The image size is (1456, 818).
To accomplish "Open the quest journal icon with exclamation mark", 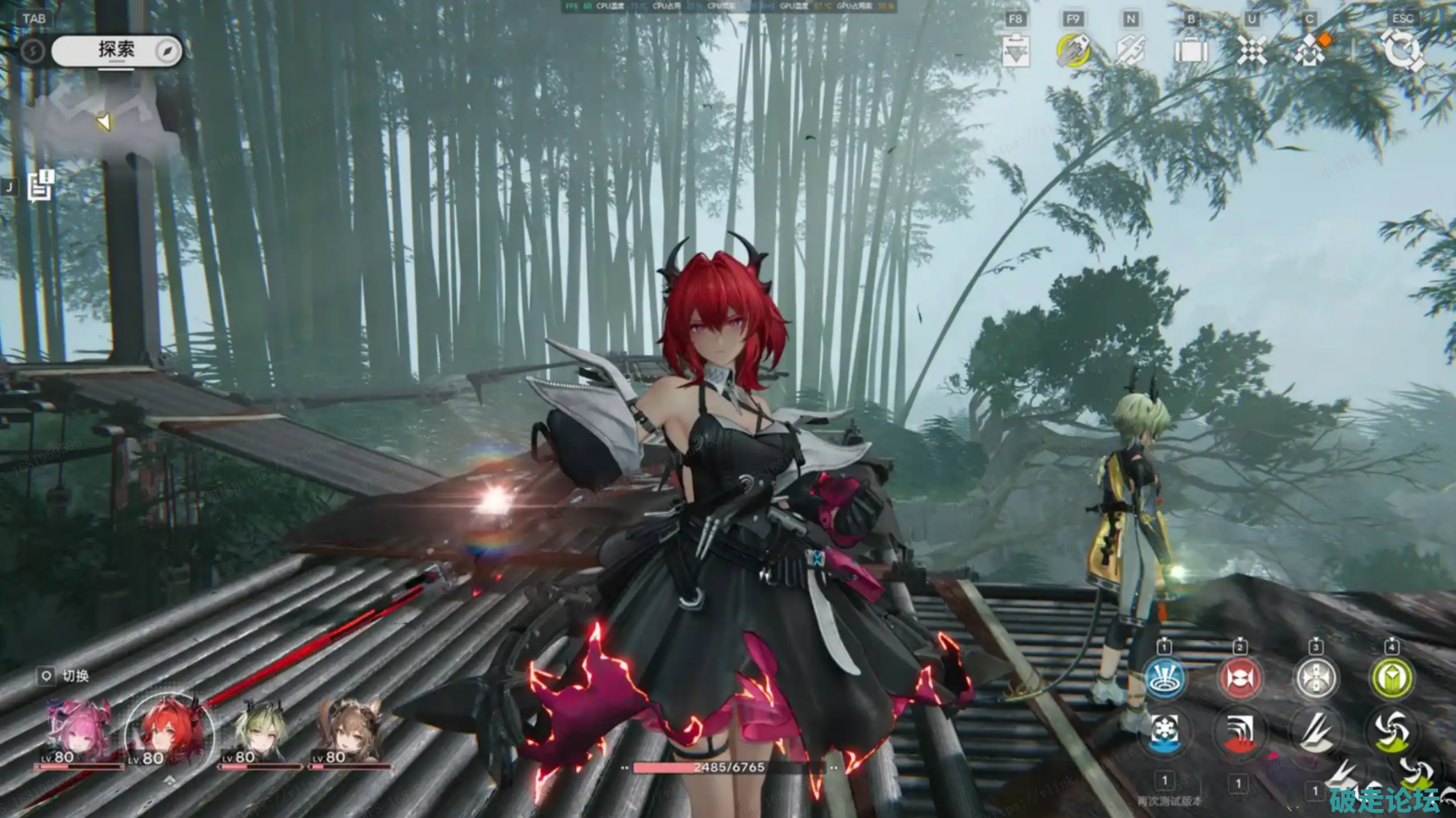I will pyautogui.click(x=40, y=186).
